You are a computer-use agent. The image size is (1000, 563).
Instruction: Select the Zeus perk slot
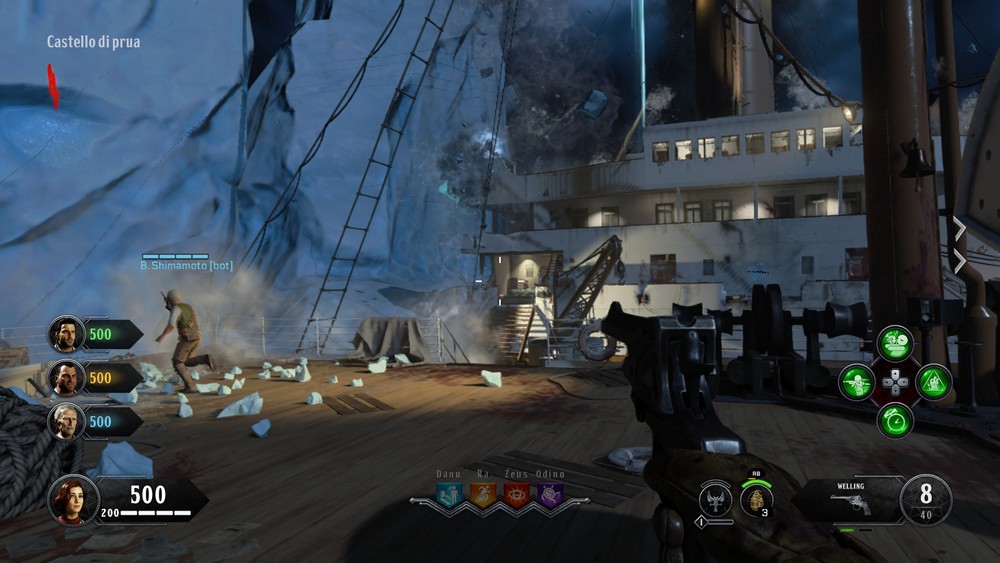click(516, 494)
